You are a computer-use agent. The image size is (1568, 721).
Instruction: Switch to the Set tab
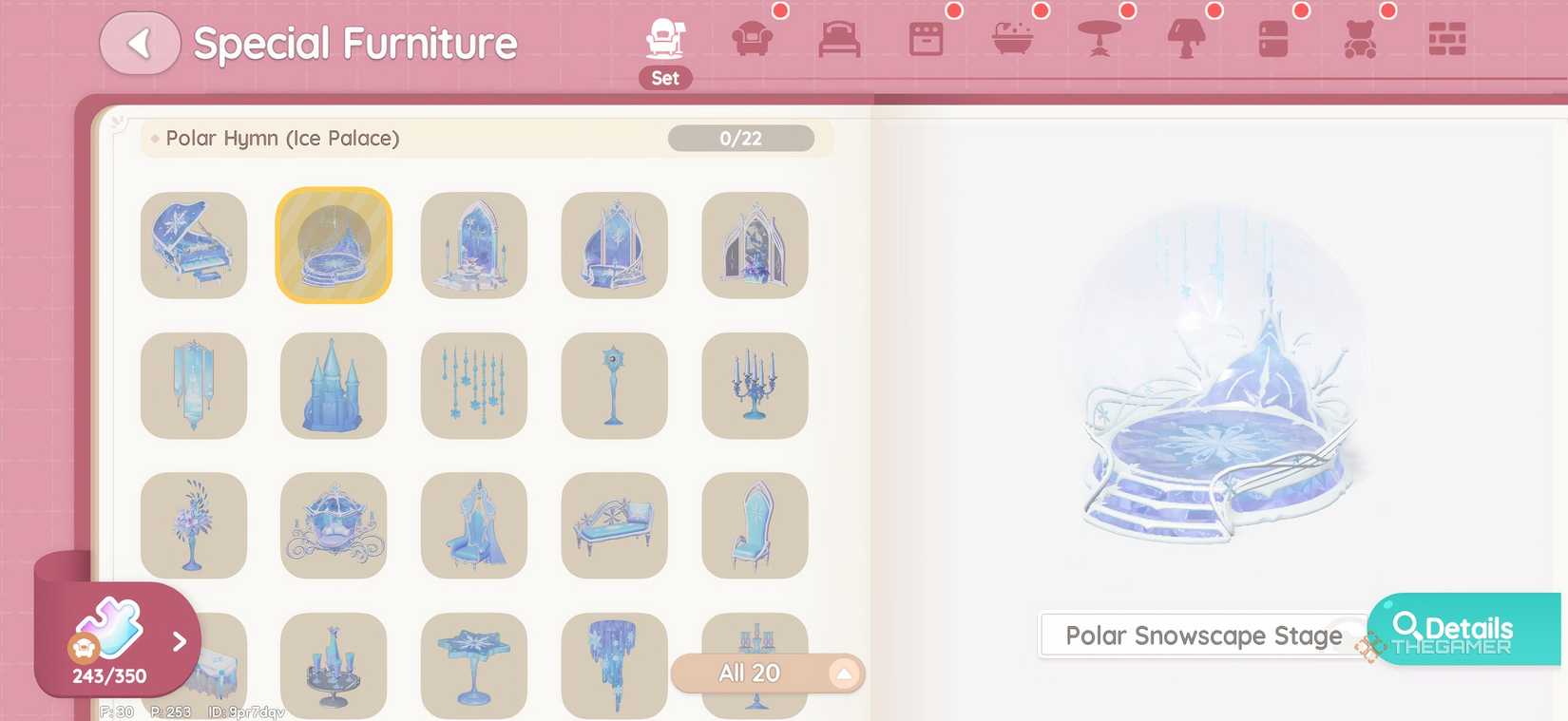(x=665, y=43)
